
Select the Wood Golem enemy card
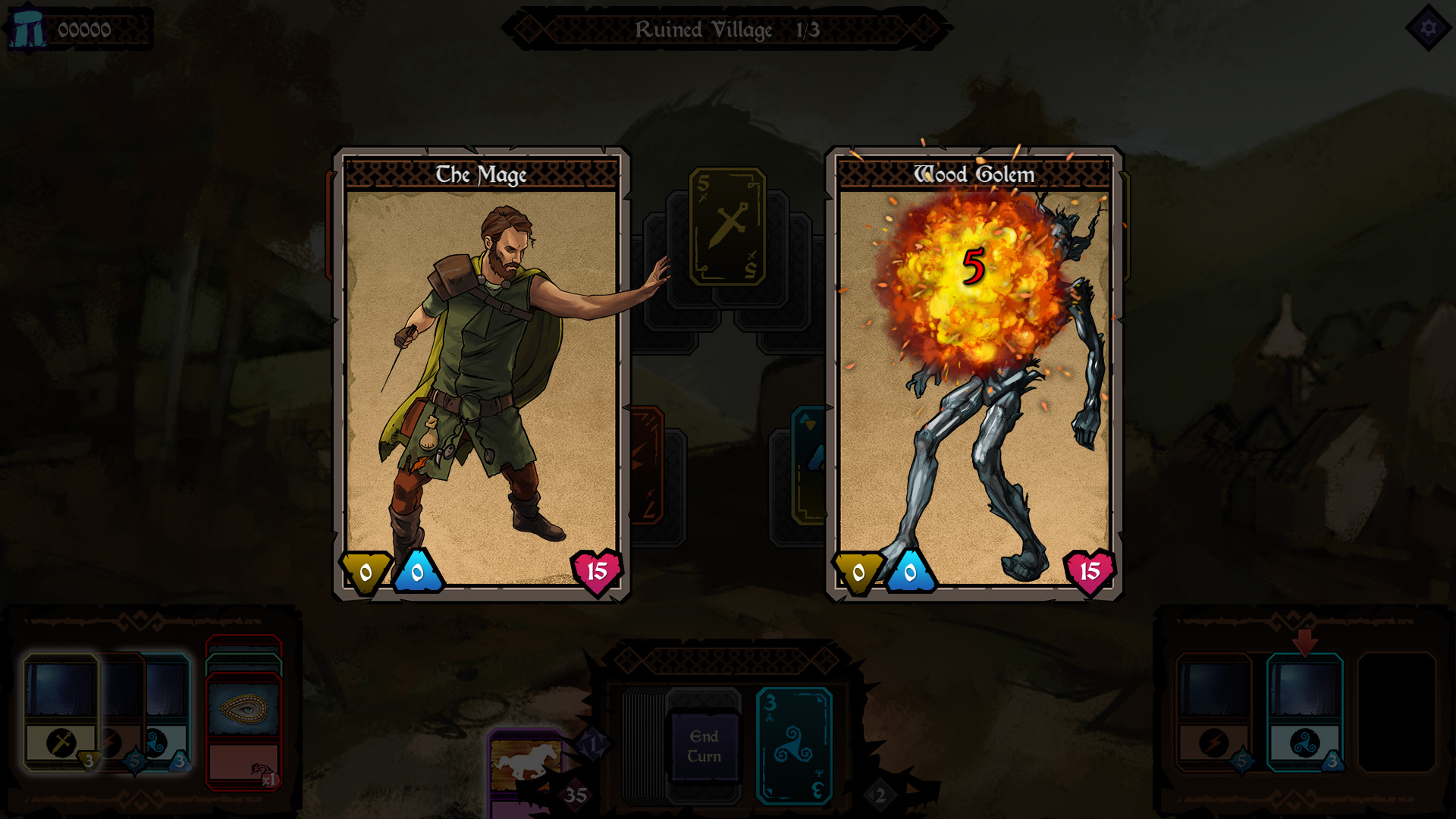(x=974, y=372)
